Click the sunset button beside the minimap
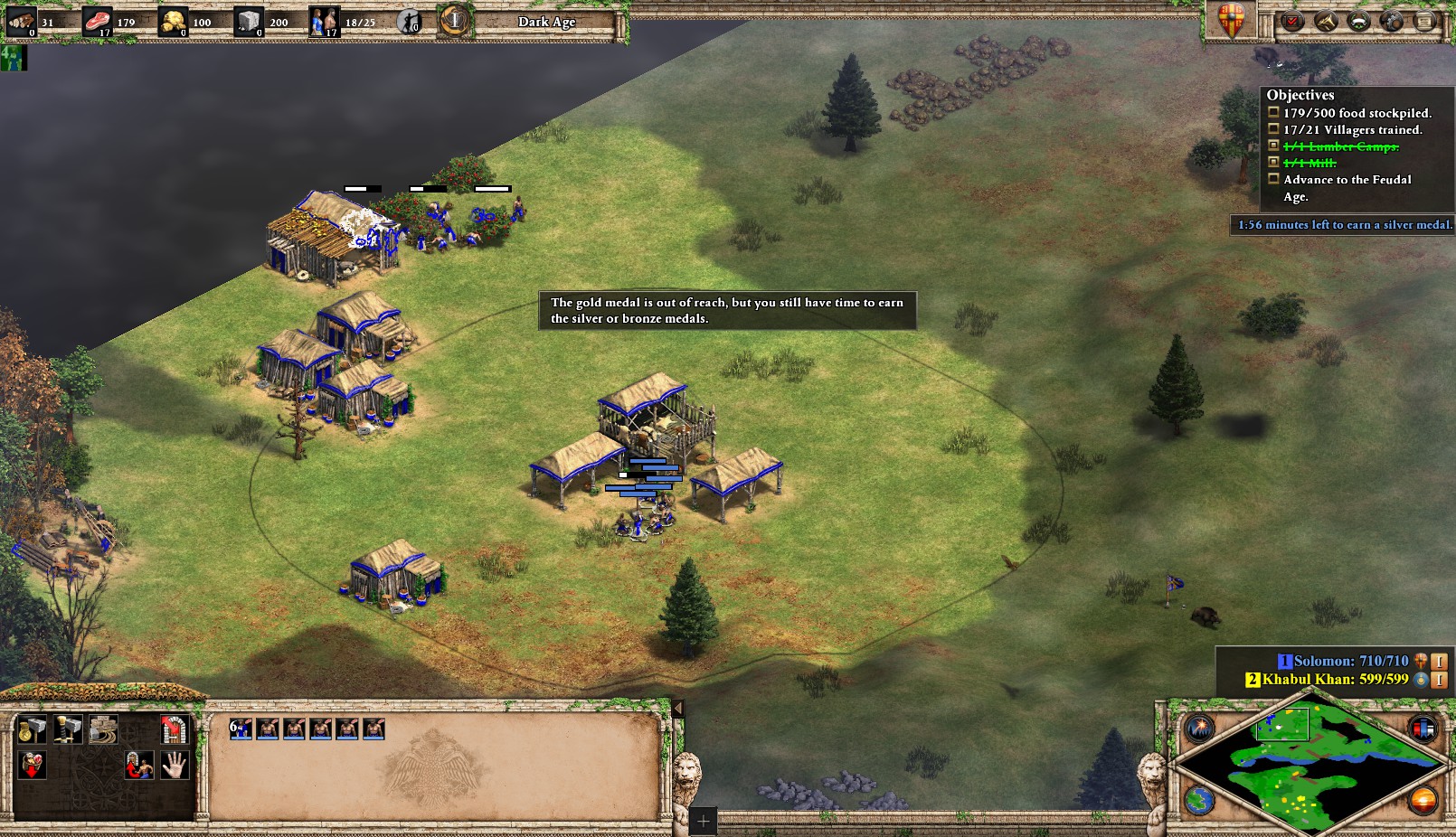The height and width of the screenshot is (837, 1456). (1423, 801)
